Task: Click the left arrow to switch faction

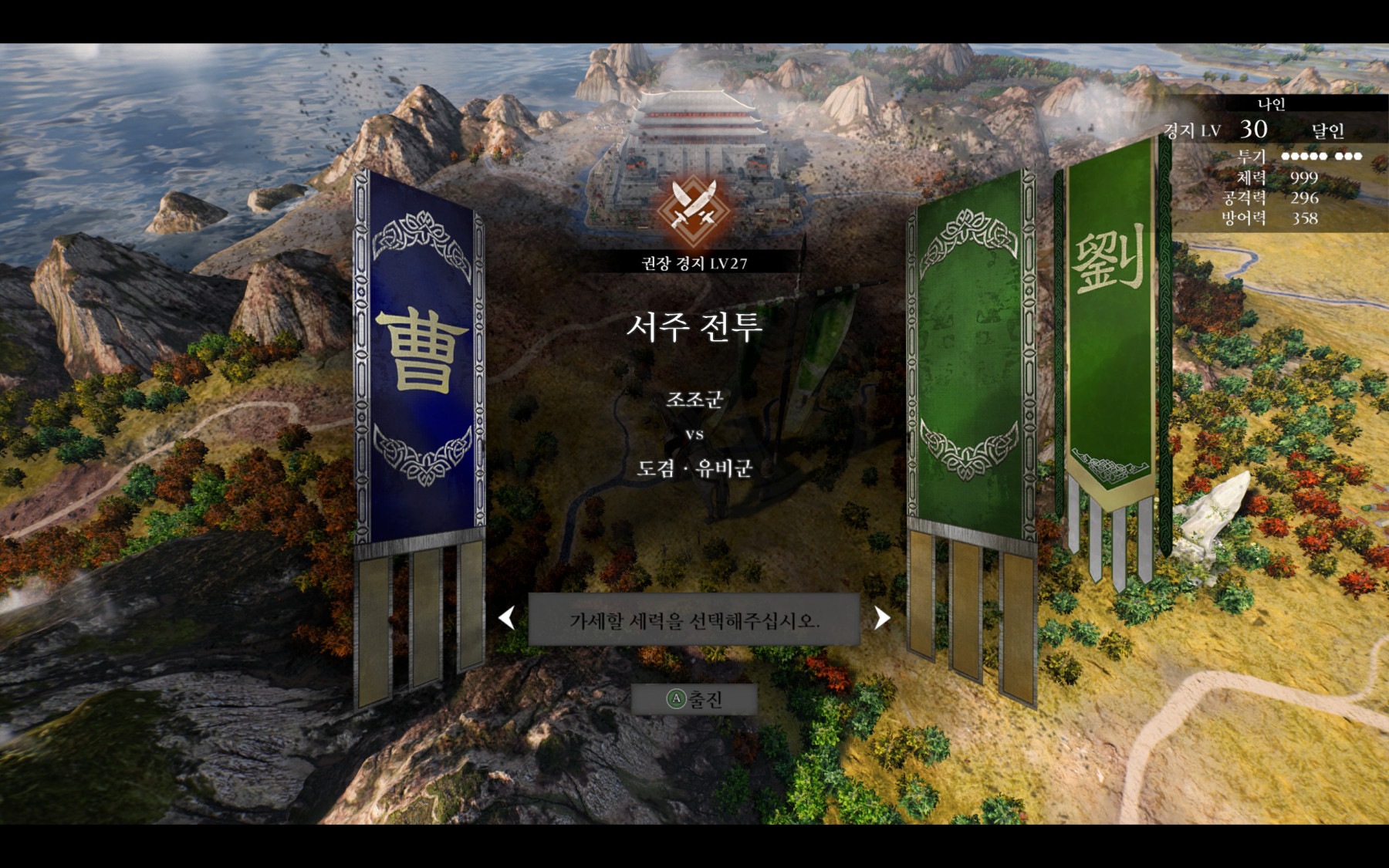Action: [x=507, y=618]
